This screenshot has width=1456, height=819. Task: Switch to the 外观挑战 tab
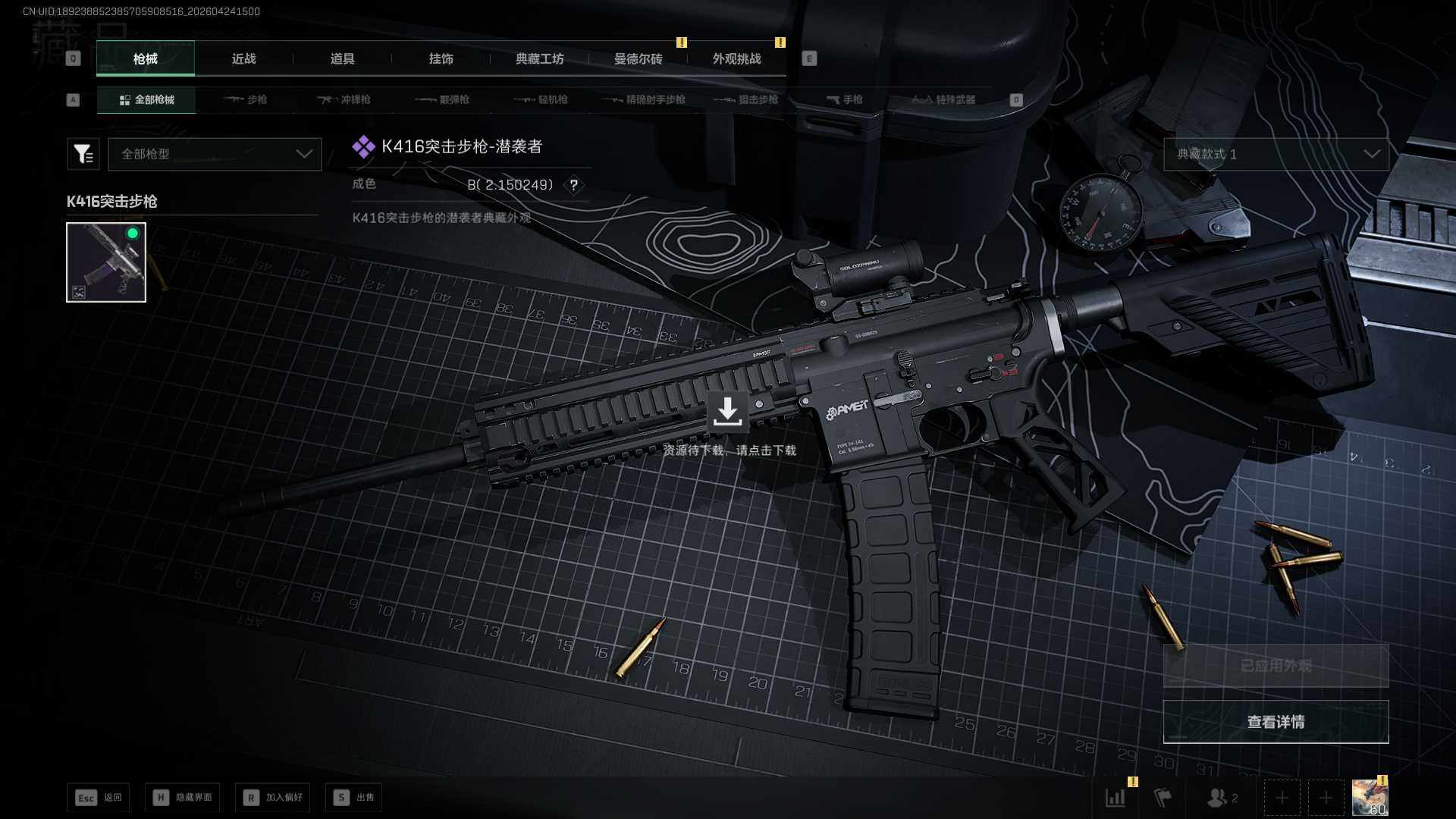tap(736, 59)
